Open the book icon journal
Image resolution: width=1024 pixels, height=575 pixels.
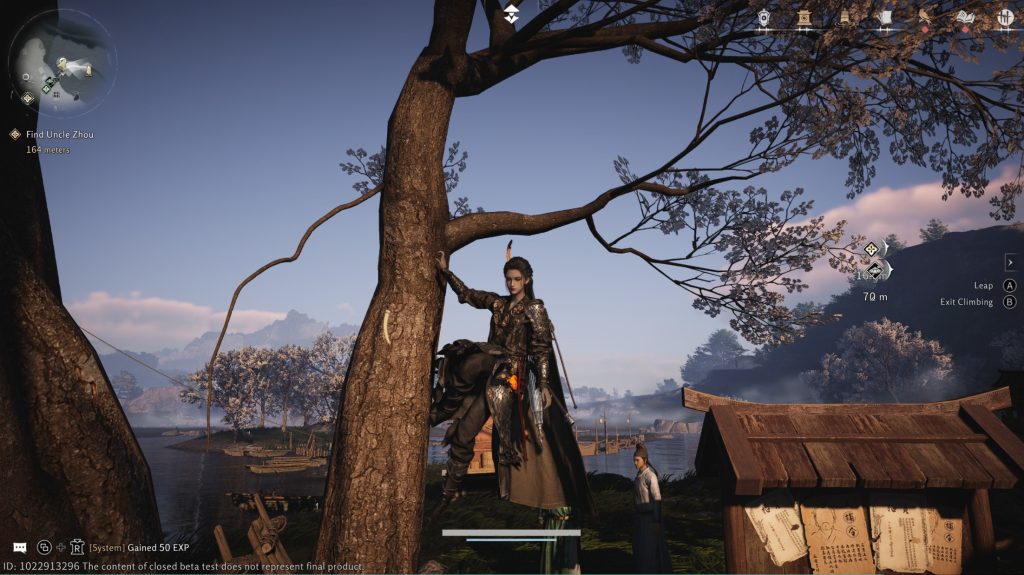(965, 17)
